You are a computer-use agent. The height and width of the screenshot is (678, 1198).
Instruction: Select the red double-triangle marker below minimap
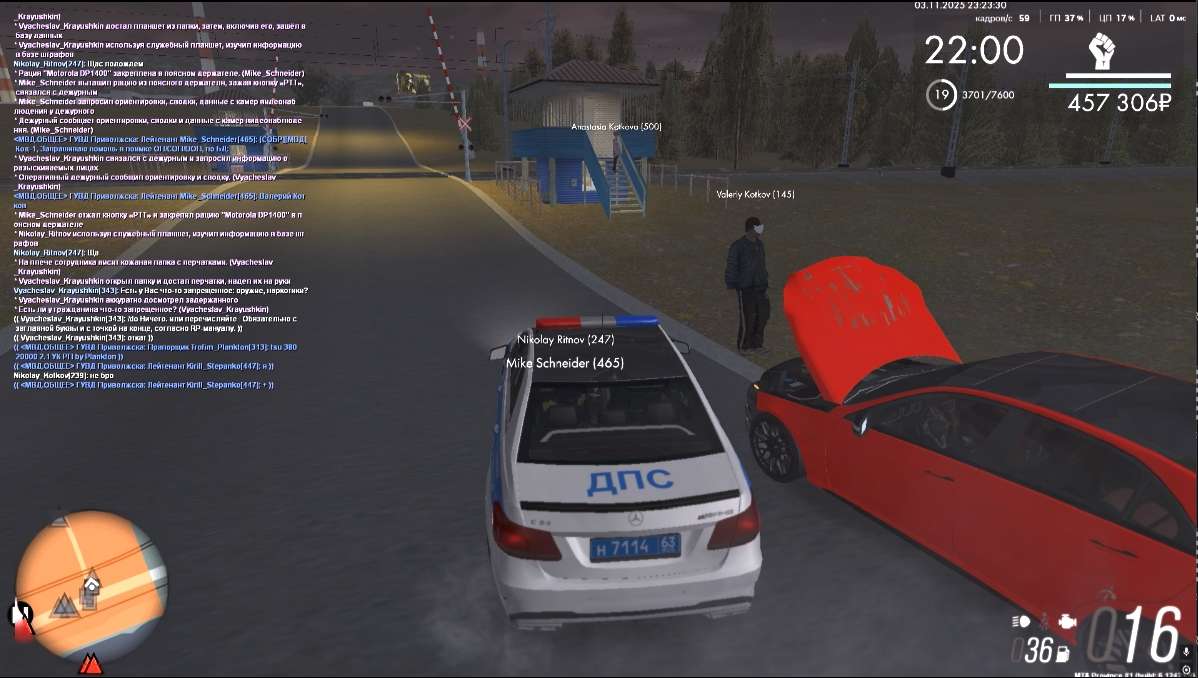pyautogui.click(x=91, y=662)
